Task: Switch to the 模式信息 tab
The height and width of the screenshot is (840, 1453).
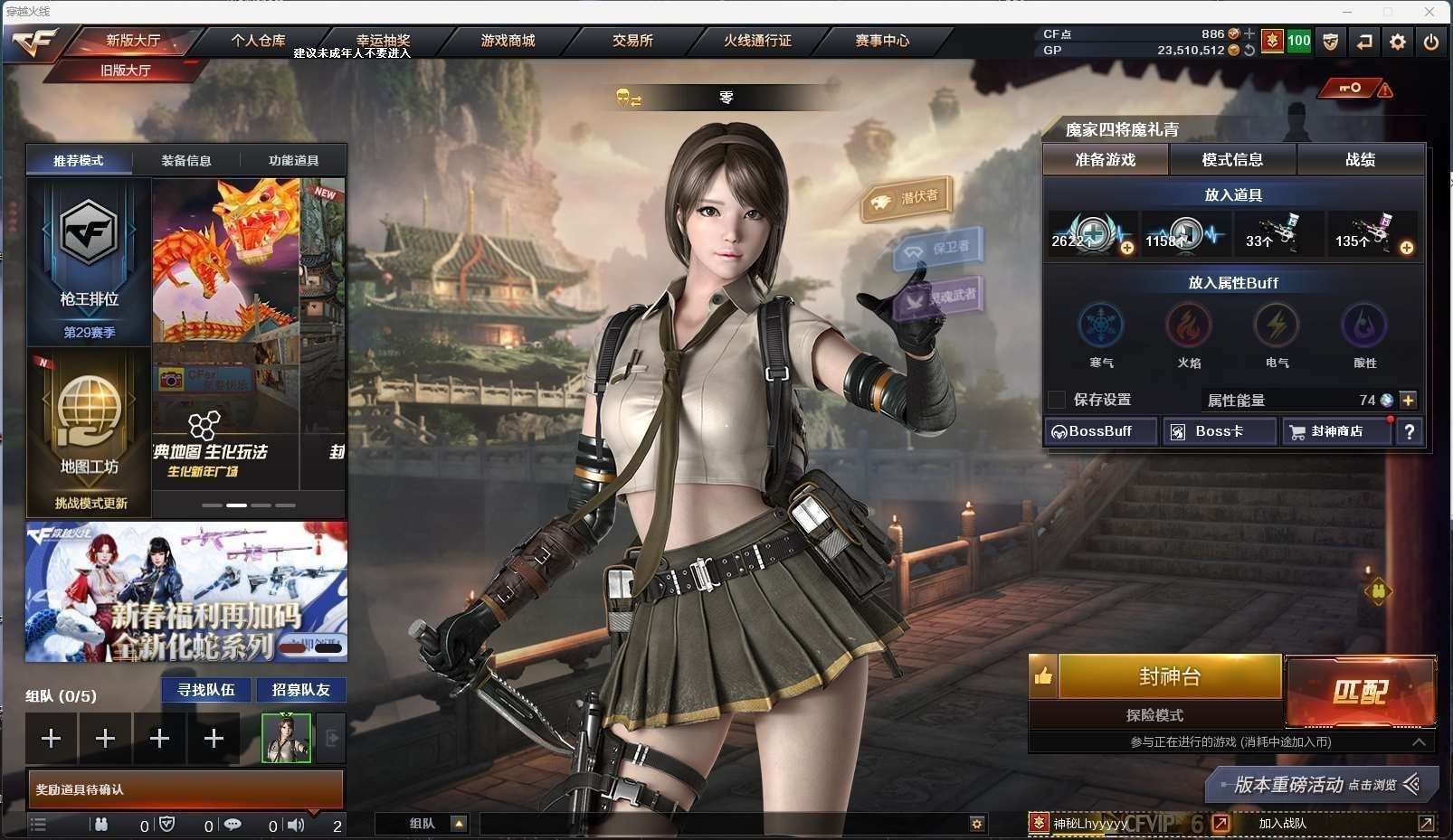Action: [1232, 160]
